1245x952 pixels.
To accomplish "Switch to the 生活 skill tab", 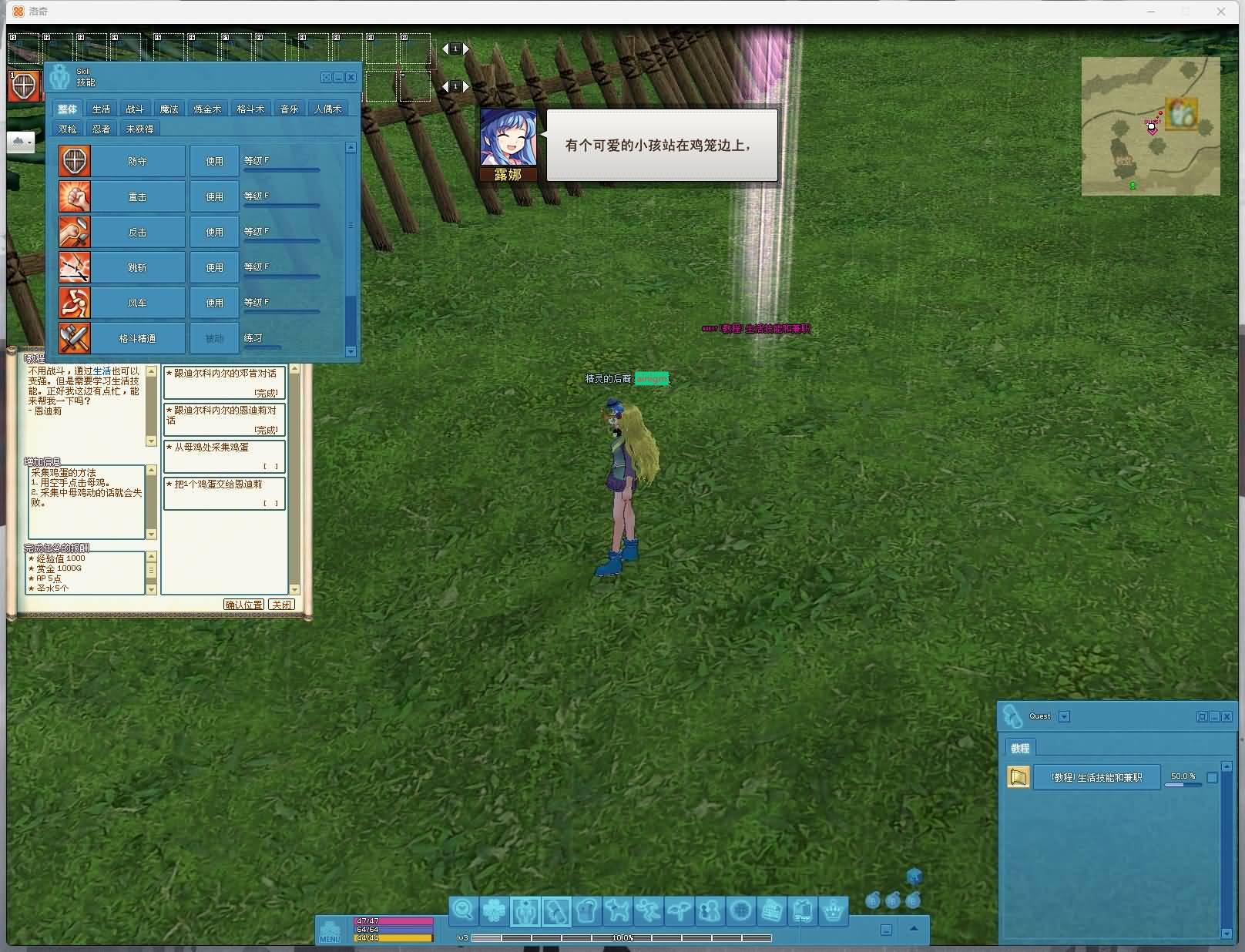I will 101,109.
